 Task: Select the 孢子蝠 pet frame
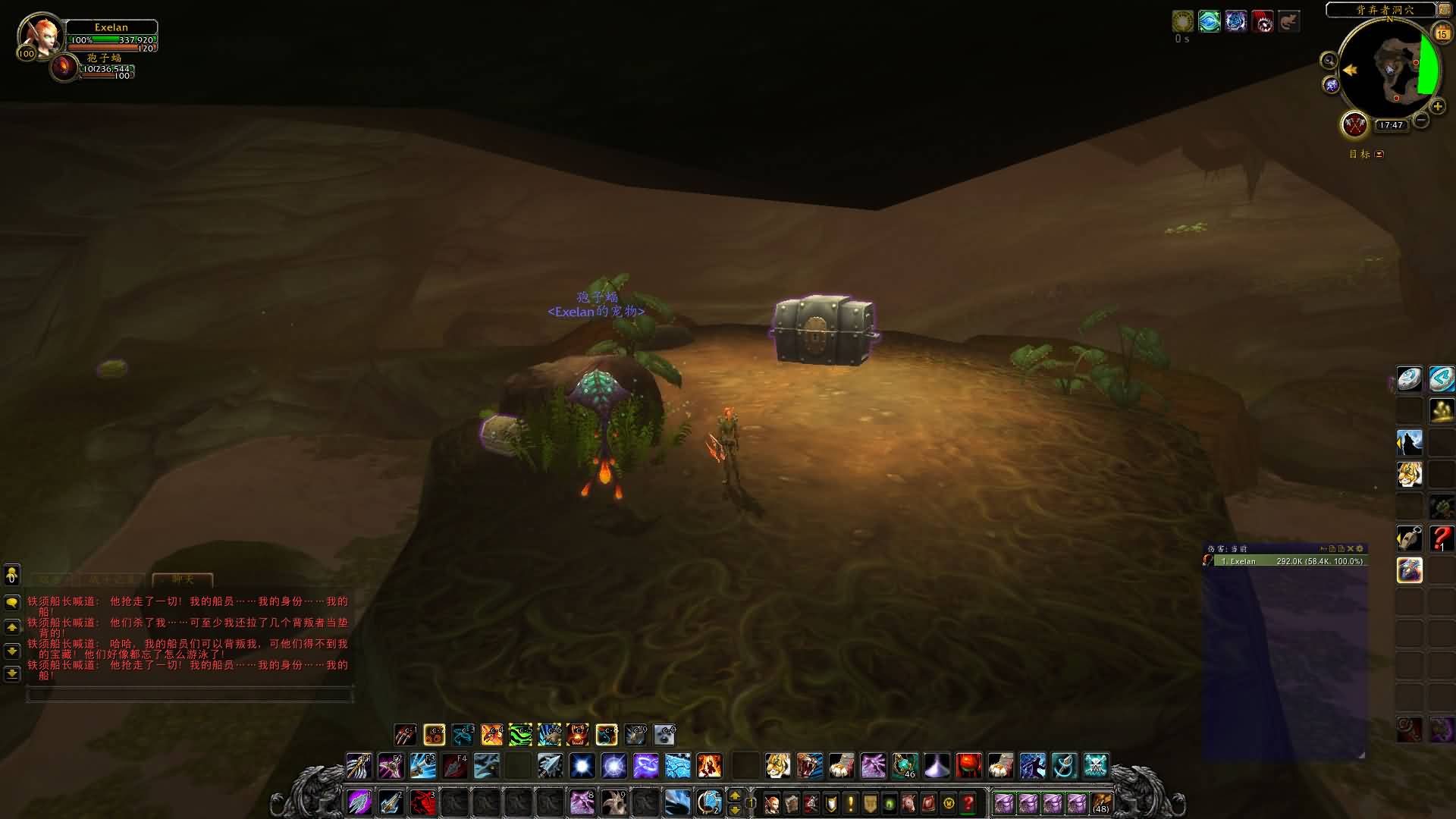(x=65, y=68)
